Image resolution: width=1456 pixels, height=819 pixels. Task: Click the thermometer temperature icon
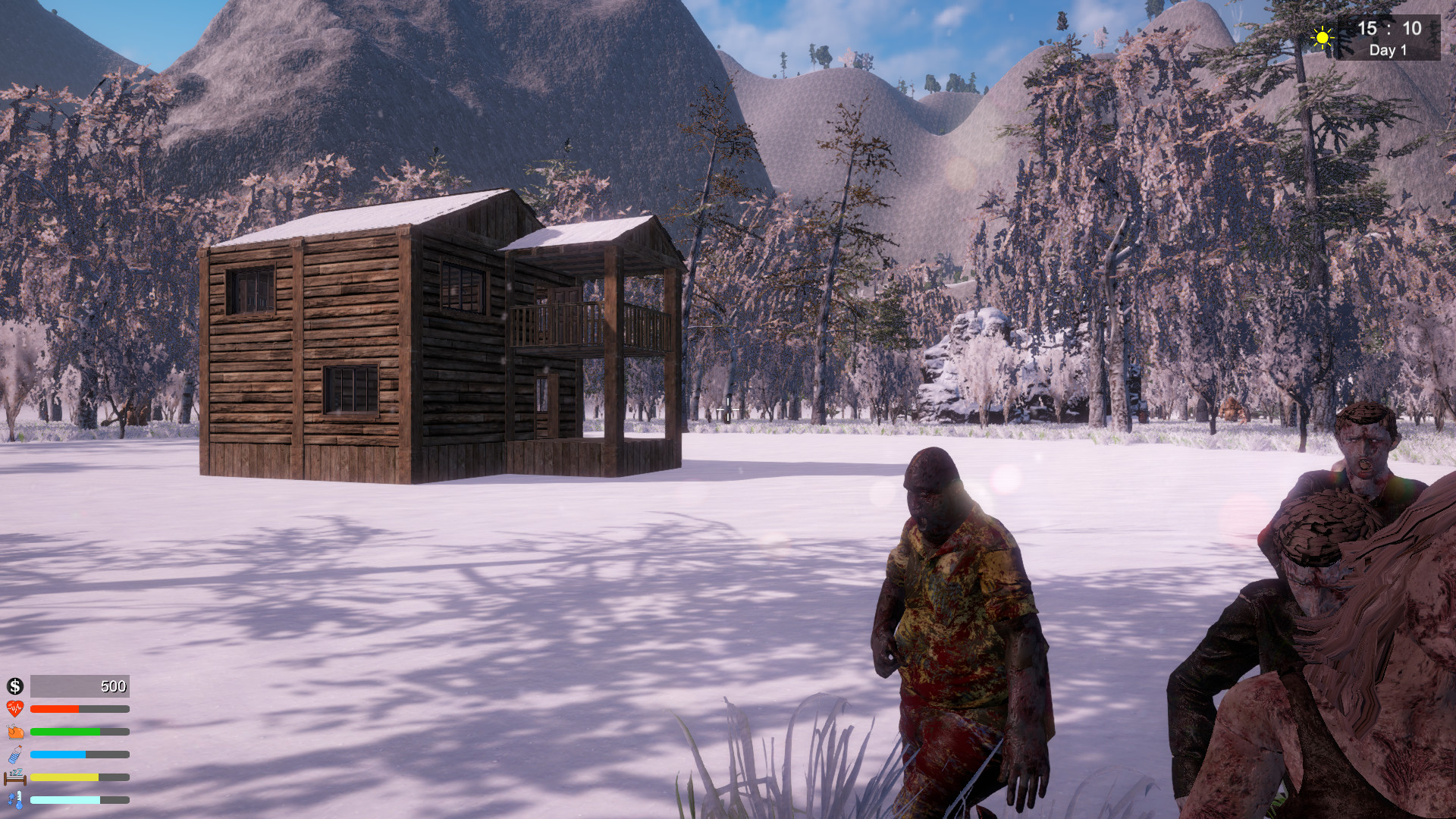tap(15, 800)
